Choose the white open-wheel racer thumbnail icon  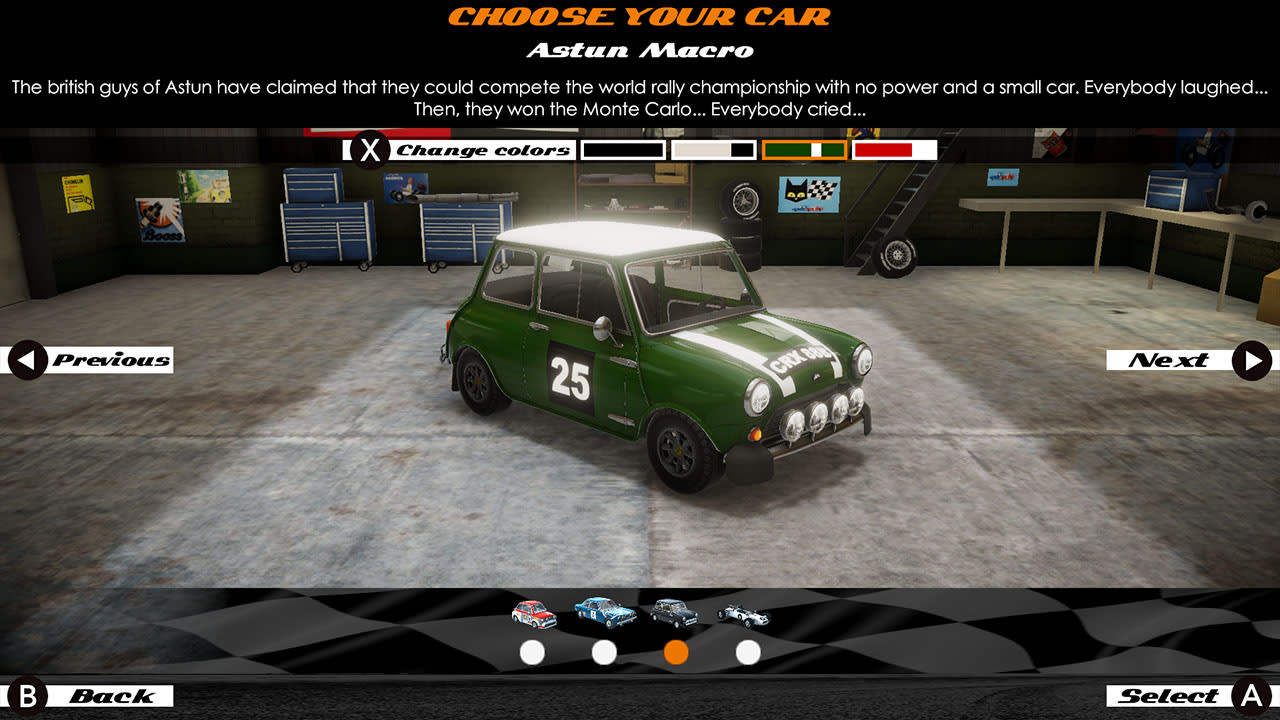tap(744, 613)
